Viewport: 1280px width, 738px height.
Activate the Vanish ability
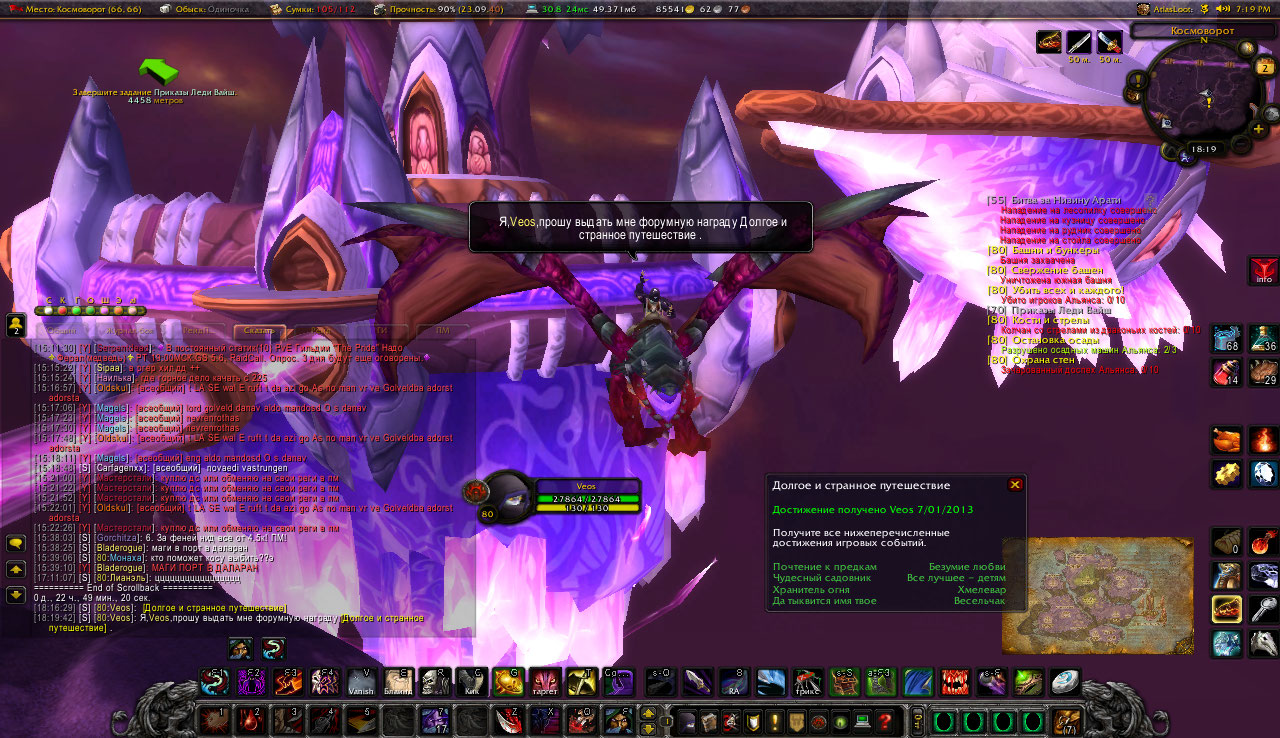click(x=361, y=683)
